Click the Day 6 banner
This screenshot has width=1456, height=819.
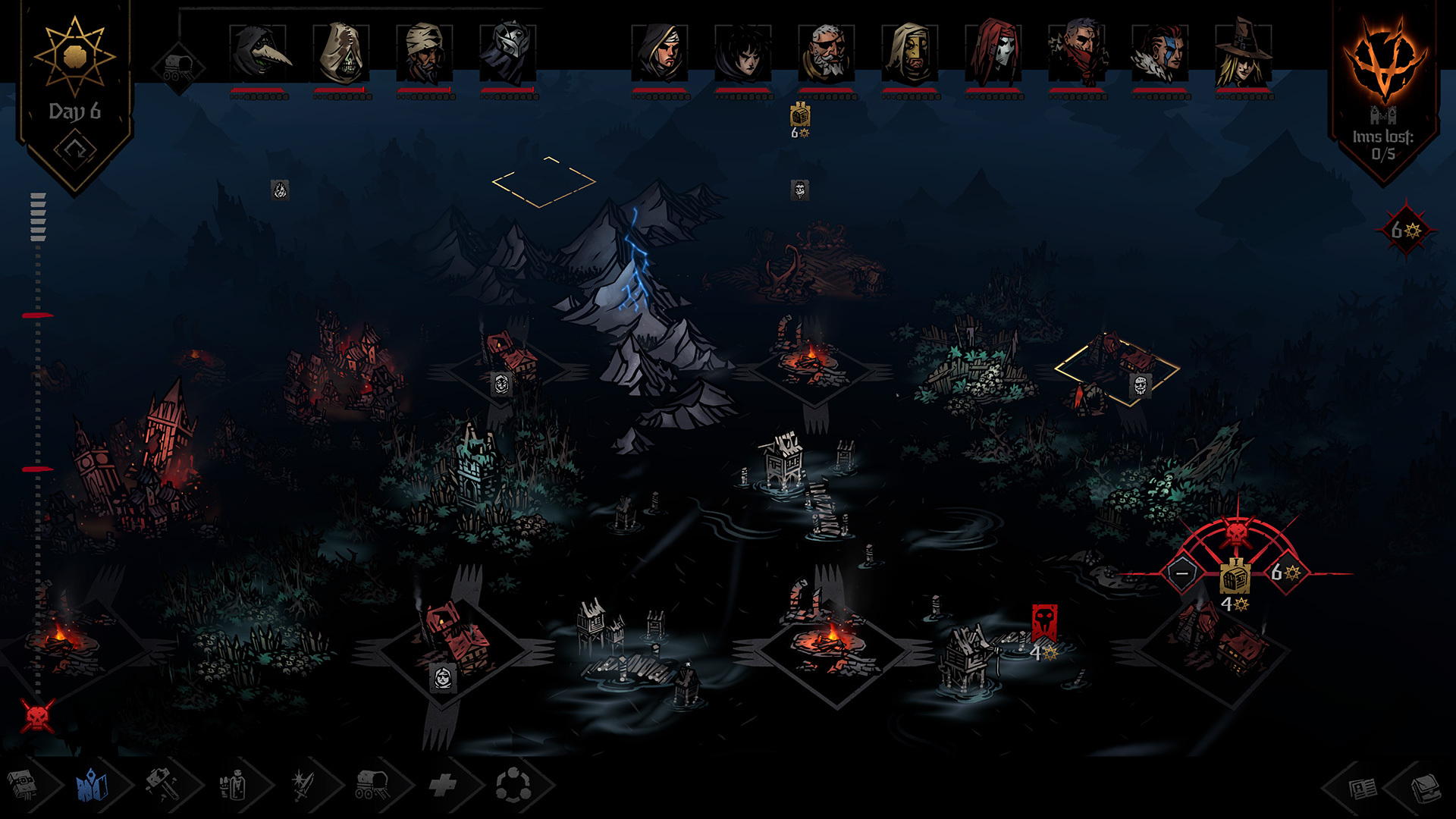[76, 110]
